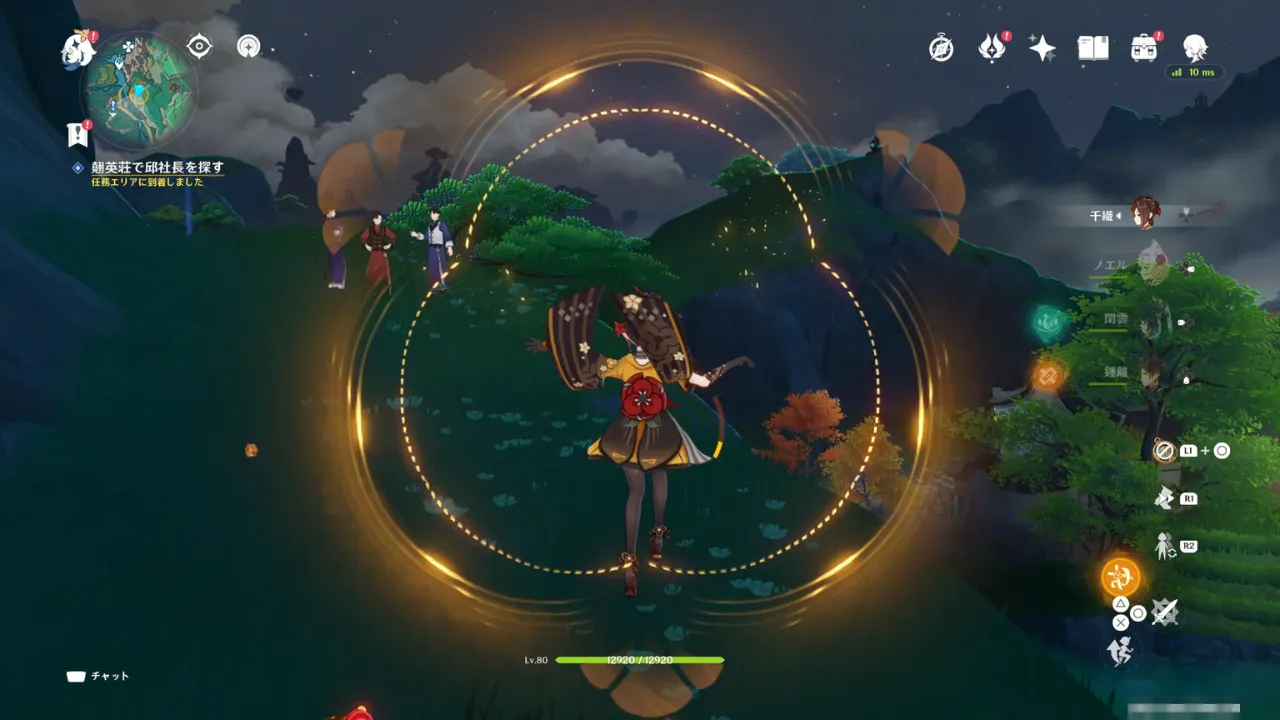Viewport: 1280px width, 720px height.
Task: Open the character head silhouette icon
Action: click(x=1194, y=47)
